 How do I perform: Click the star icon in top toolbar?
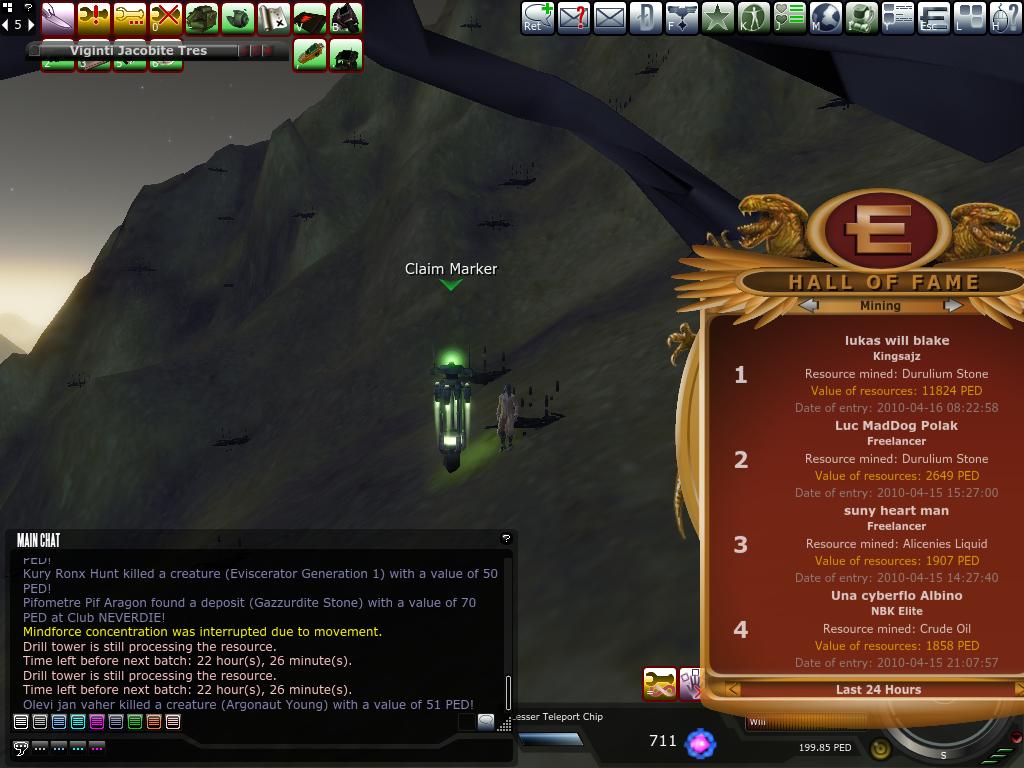(x=717, y=18)
